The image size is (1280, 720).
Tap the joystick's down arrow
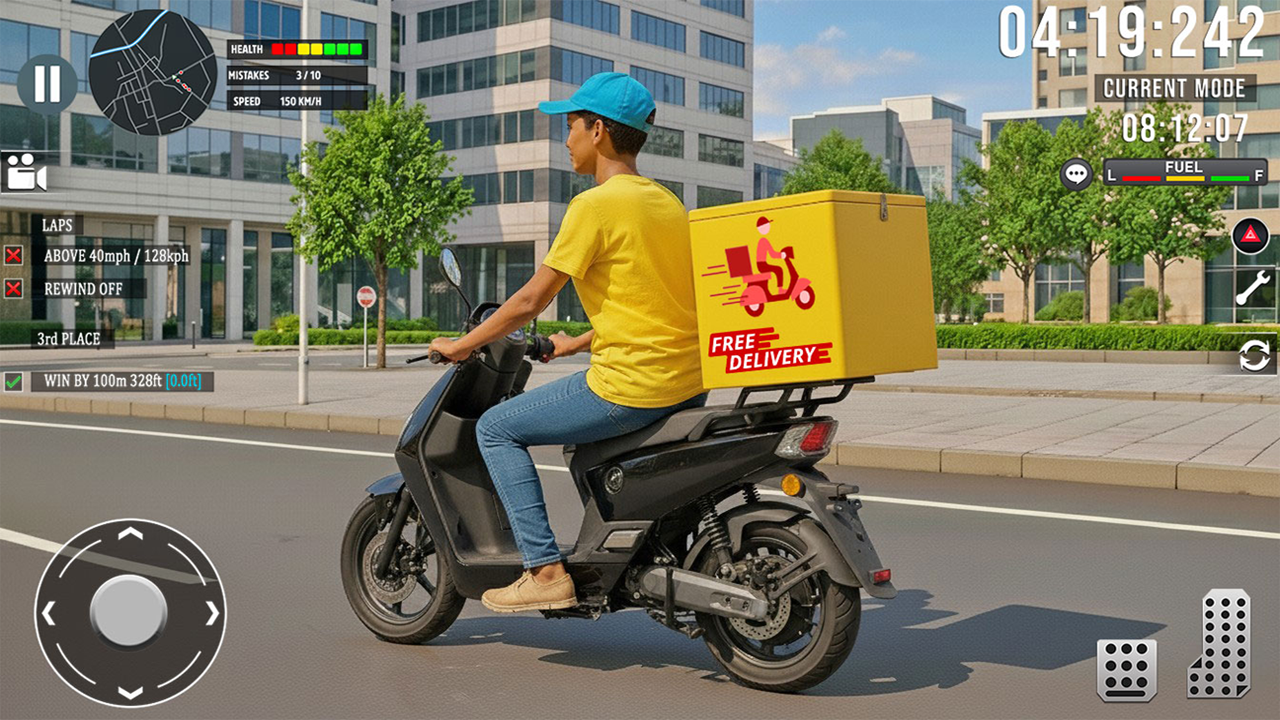(130, 692)
